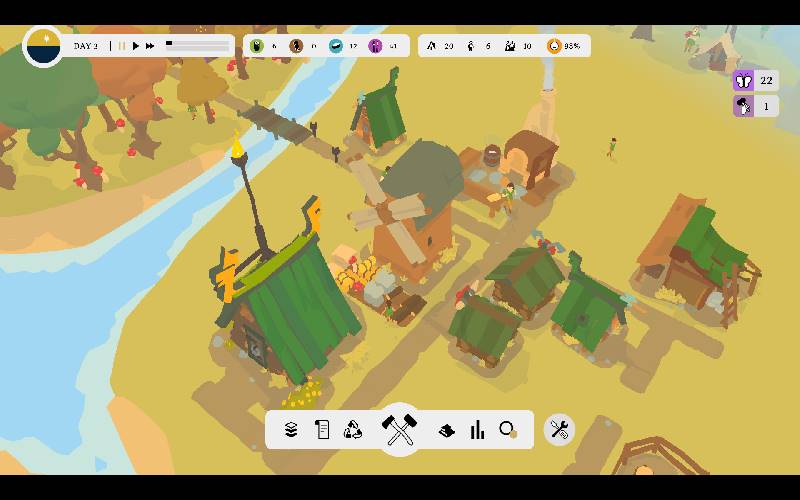Click the orange happiness percentage icon
The height and width of the screenshot is (500, 800).
click(x=554, y=46)
